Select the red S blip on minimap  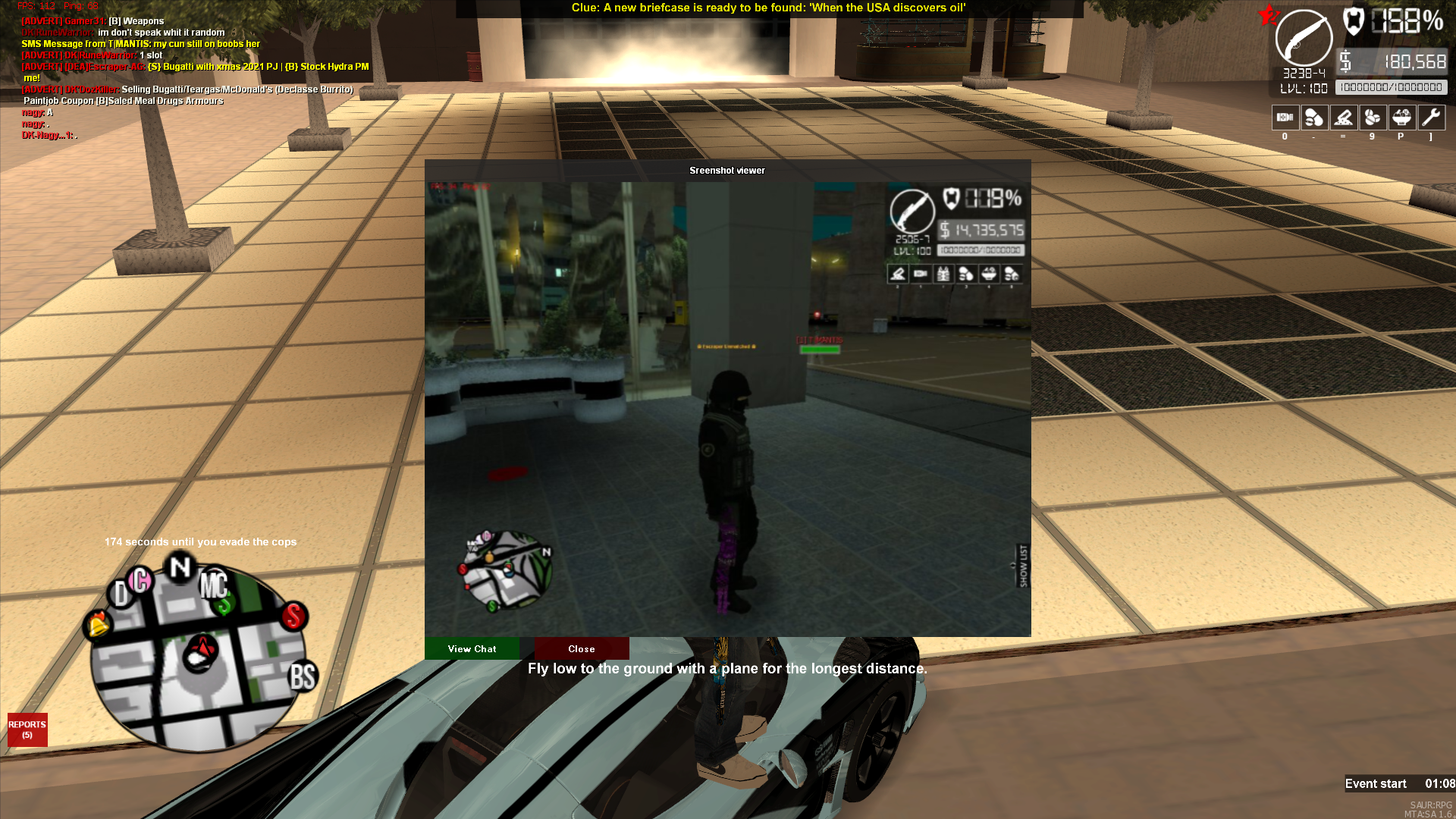point(293,616)
